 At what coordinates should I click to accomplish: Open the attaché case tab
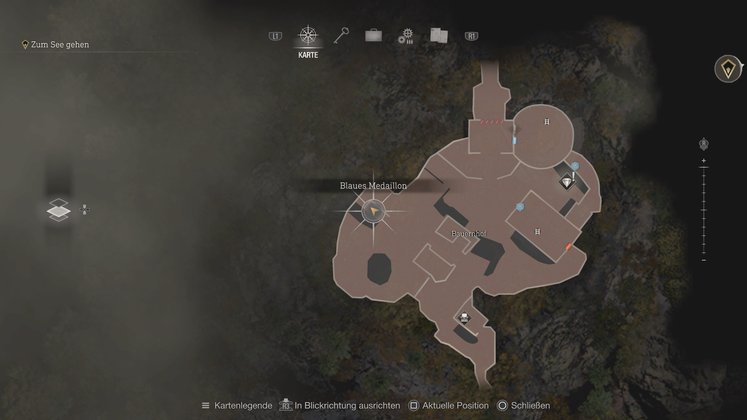373,36
